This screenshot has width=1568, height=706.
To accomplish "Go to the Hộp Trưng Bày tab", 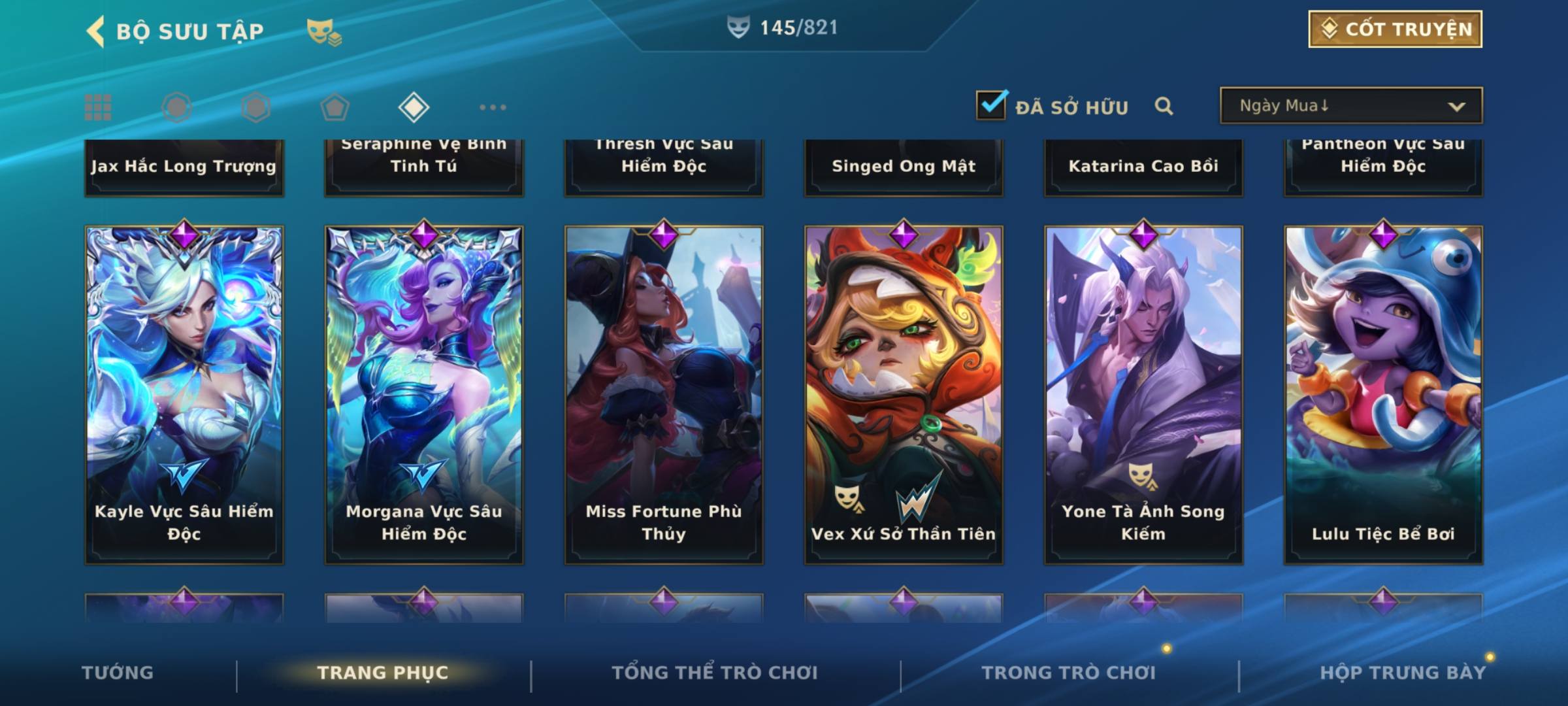I will (1403, 673).
